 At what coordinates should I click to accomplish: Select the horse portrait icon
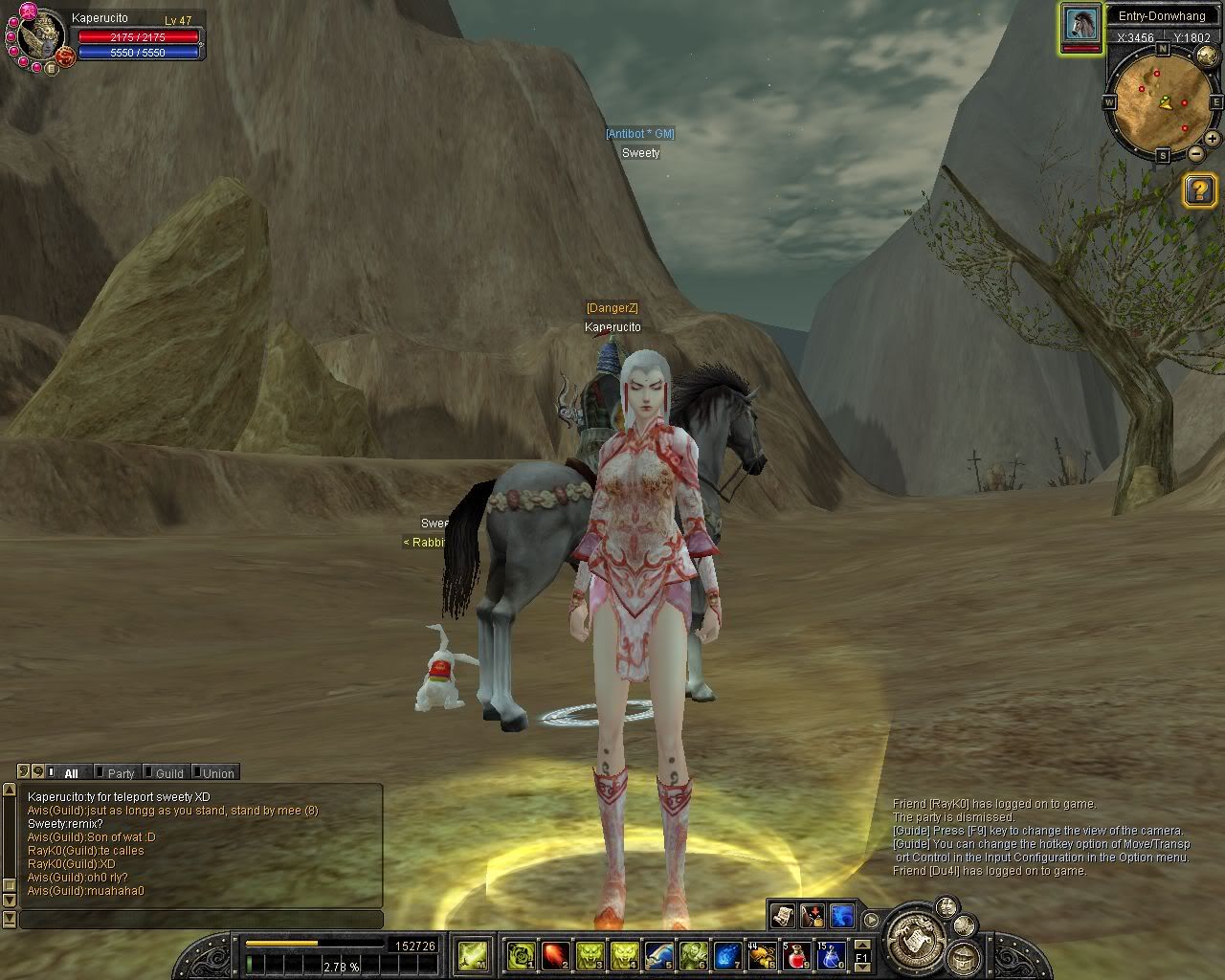click(x=1081, y=22)
